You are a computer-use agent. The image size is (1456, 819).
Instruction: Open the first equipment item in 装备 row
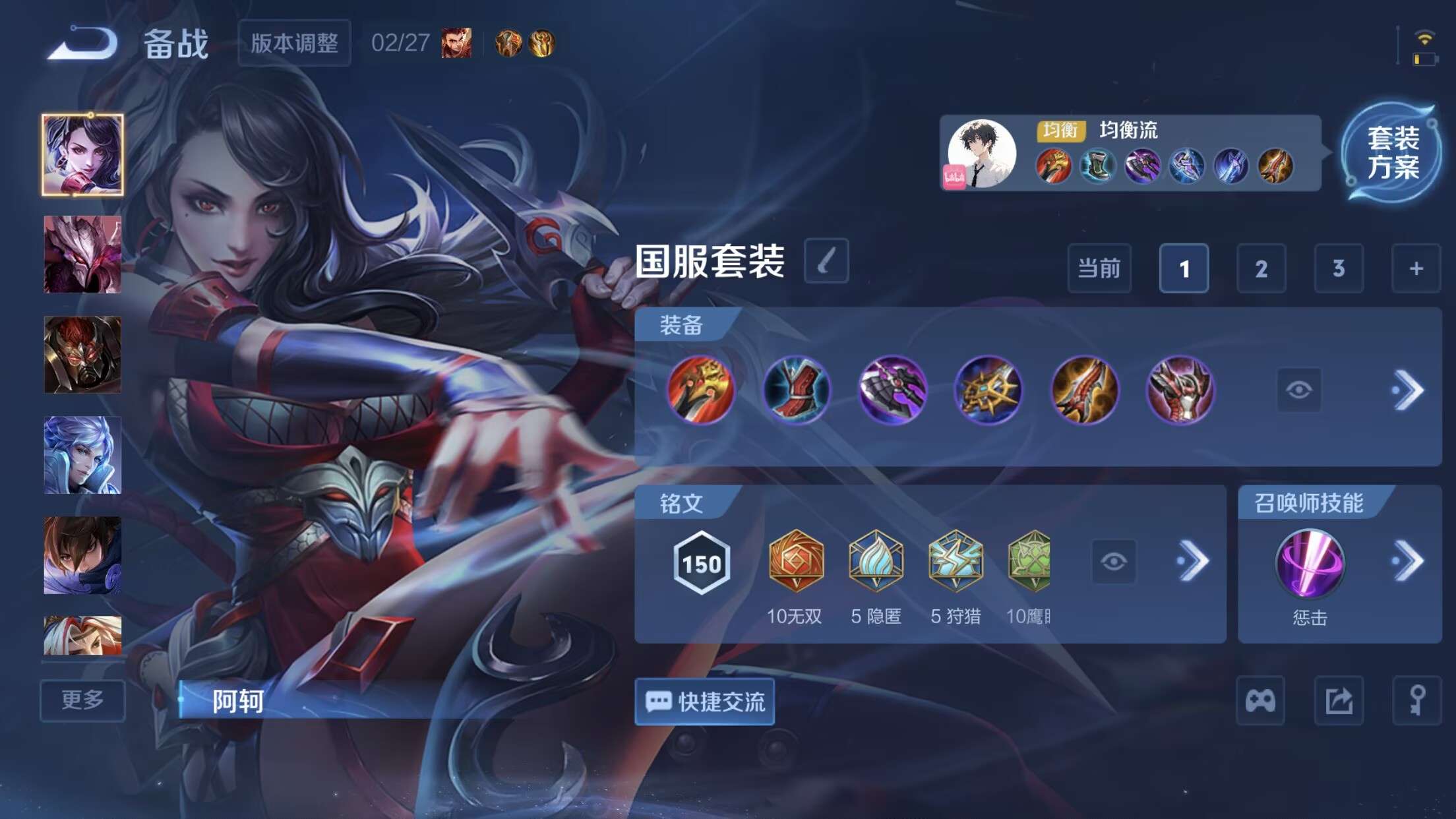click(702, 390)
